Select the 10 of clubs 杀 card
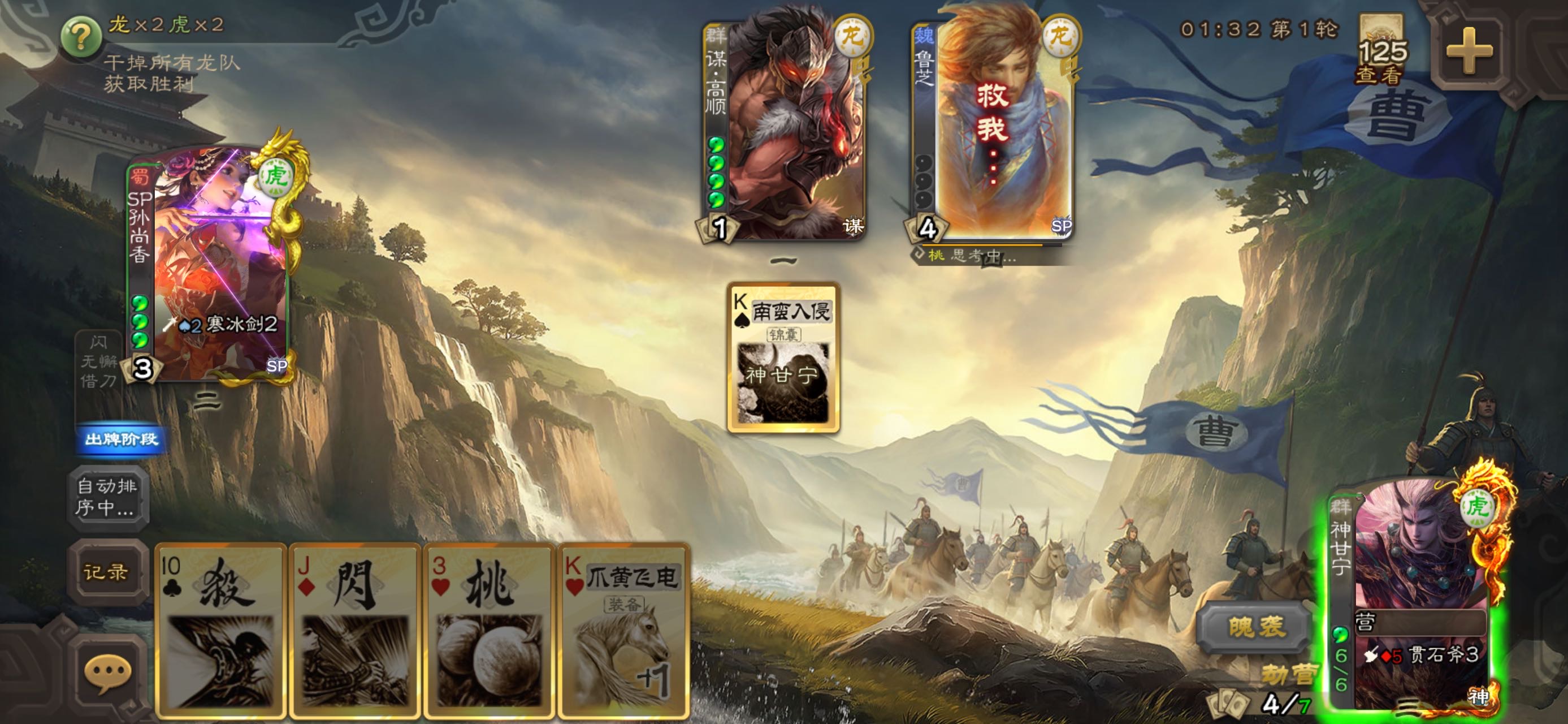This screenshot has width=1568, height=724. click(x=221, y=630)
